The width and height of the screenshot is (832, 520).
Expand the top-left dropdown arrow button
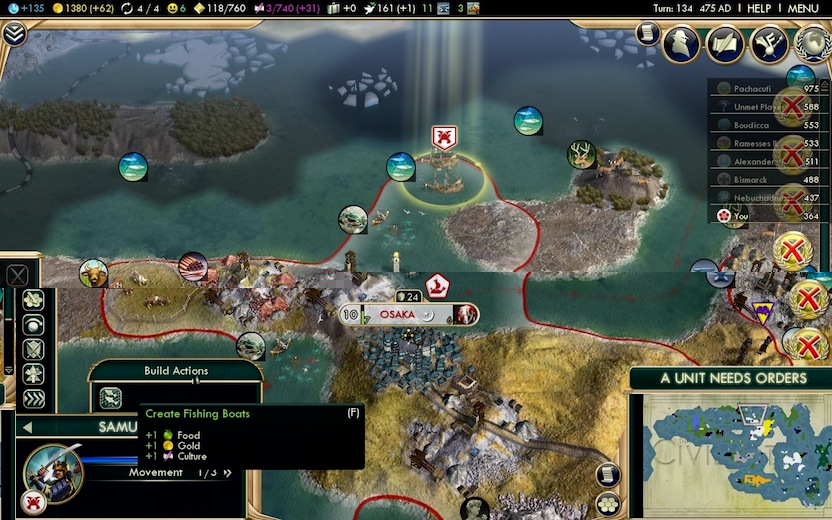tap(14, 34)
